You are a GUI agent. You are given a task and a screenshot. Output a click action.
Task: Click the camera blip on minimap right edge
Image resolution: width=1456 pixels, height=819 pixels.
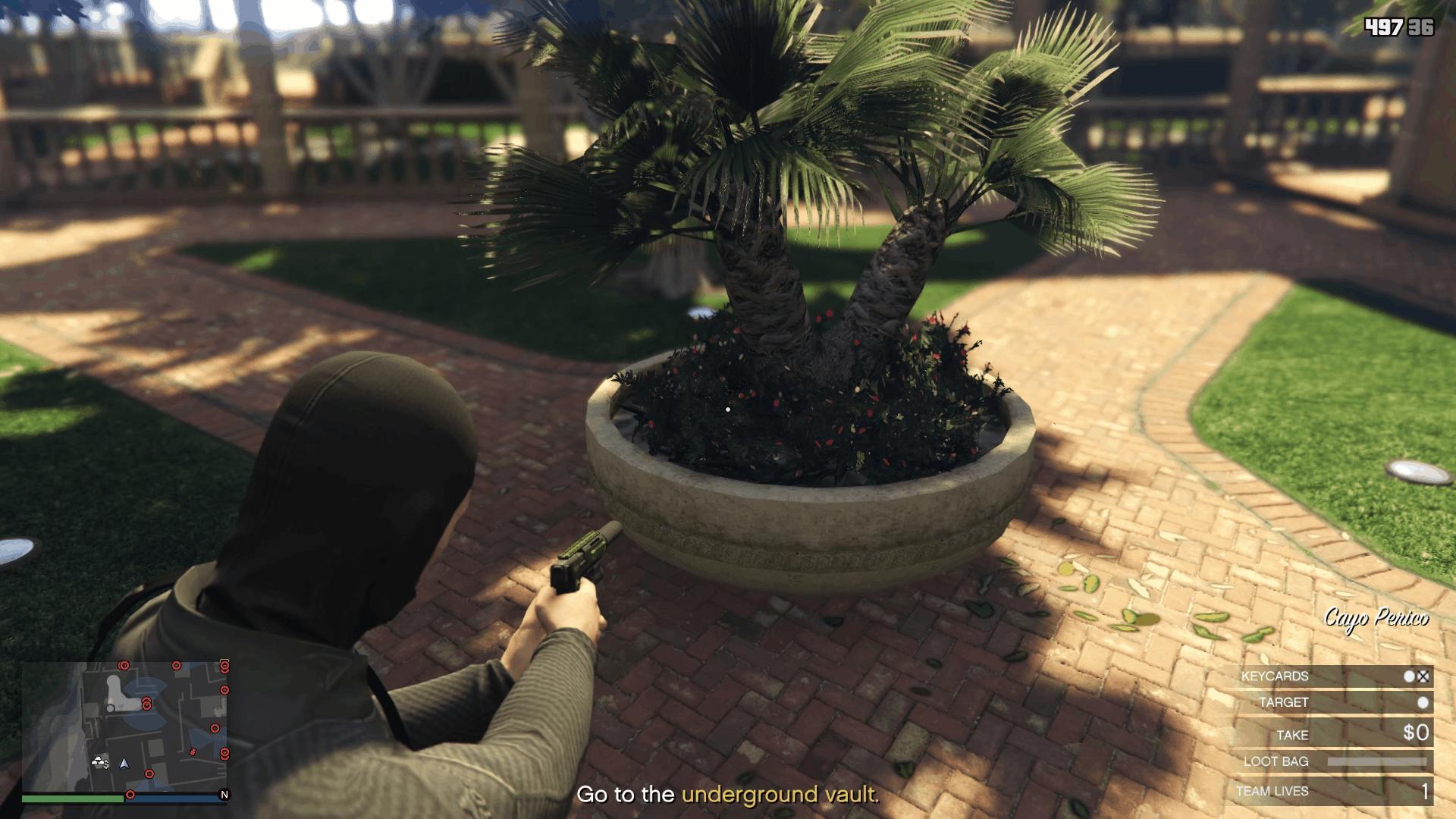[x=224, y=690]
